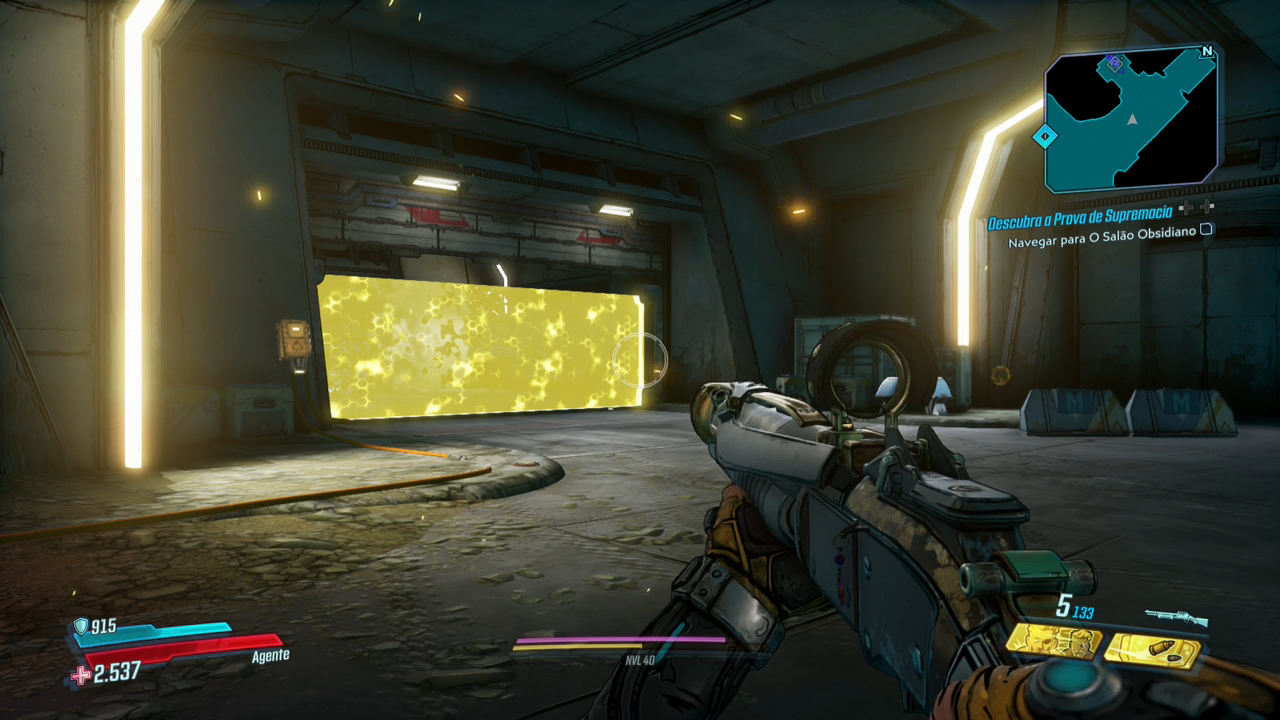Activate the action skill portrait slot
The image size is (1280, 720).
(1053, 643)
